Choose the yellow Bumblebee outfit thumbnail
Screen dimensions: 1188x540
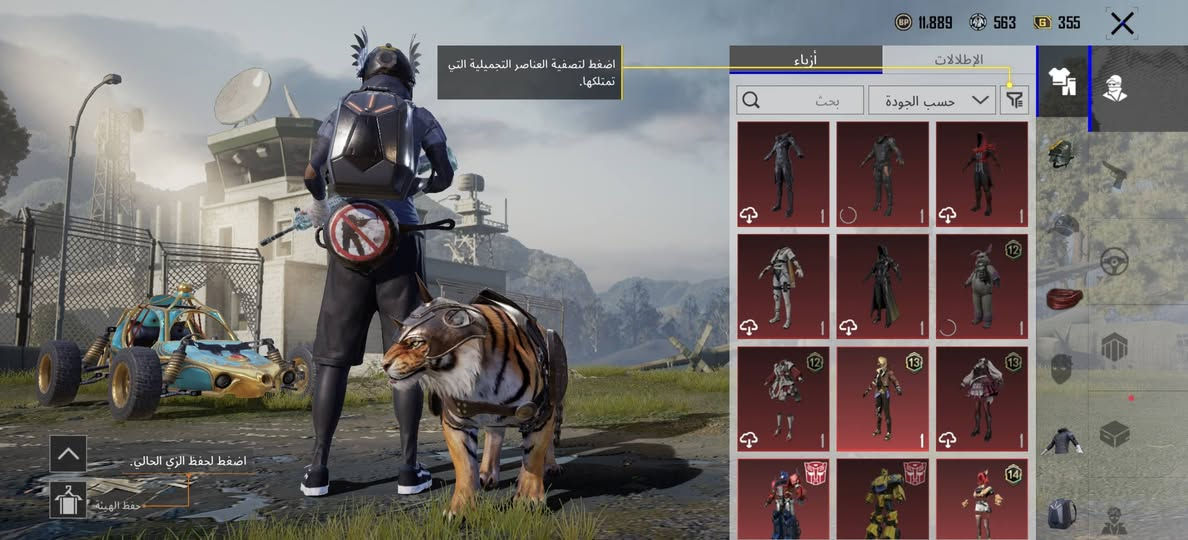click(882, 499)
